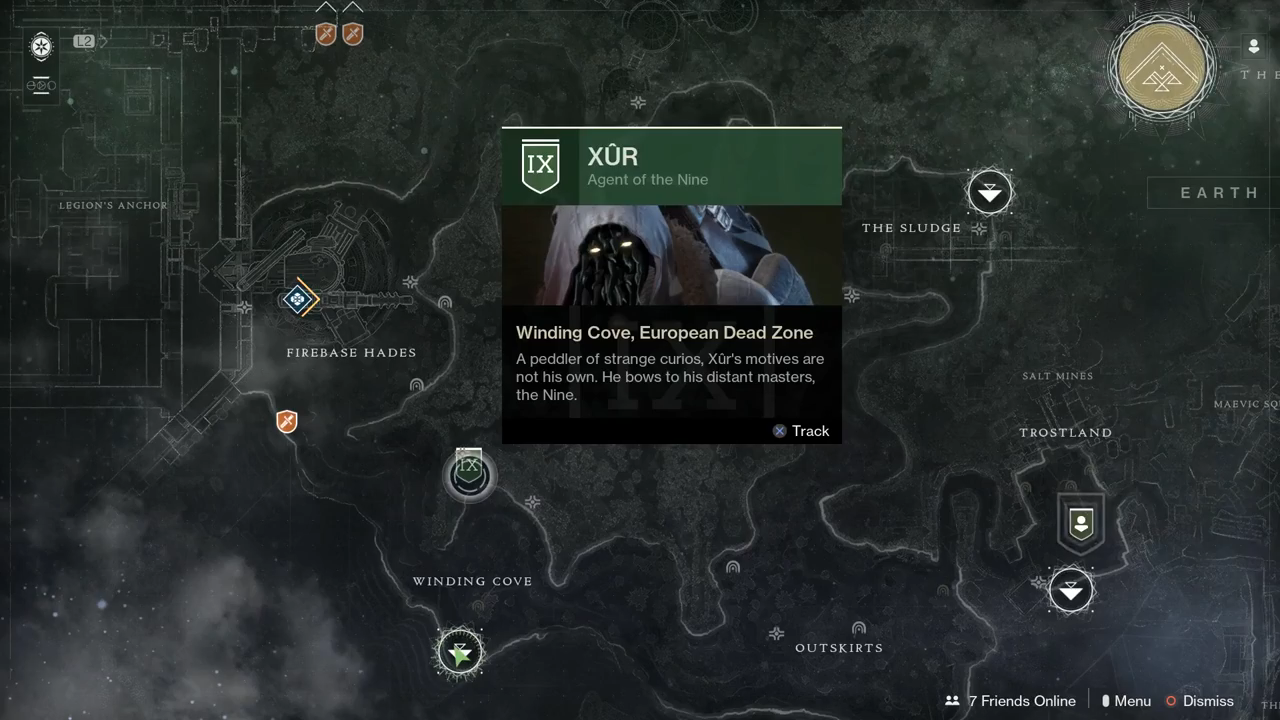Select Xûr's IX marker on the map
The height and width of the screenshot is (720, 1280).
pyautogui.click(x=469, y=474)
